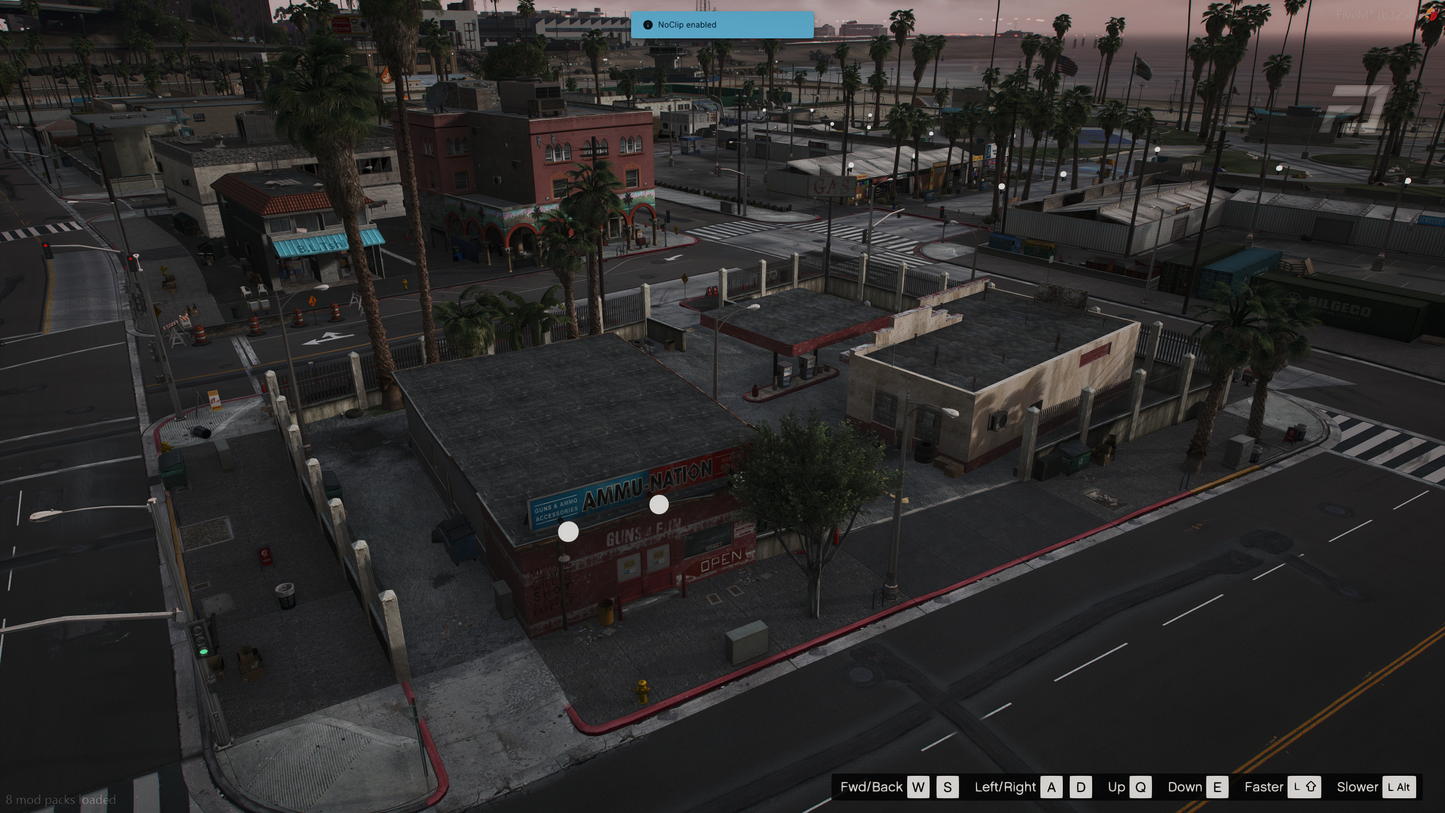The height and width of the screenshot is (813, 1445).
Task: Click the white marker beside the Ammu-Nation sign
Action: point(658,505)
